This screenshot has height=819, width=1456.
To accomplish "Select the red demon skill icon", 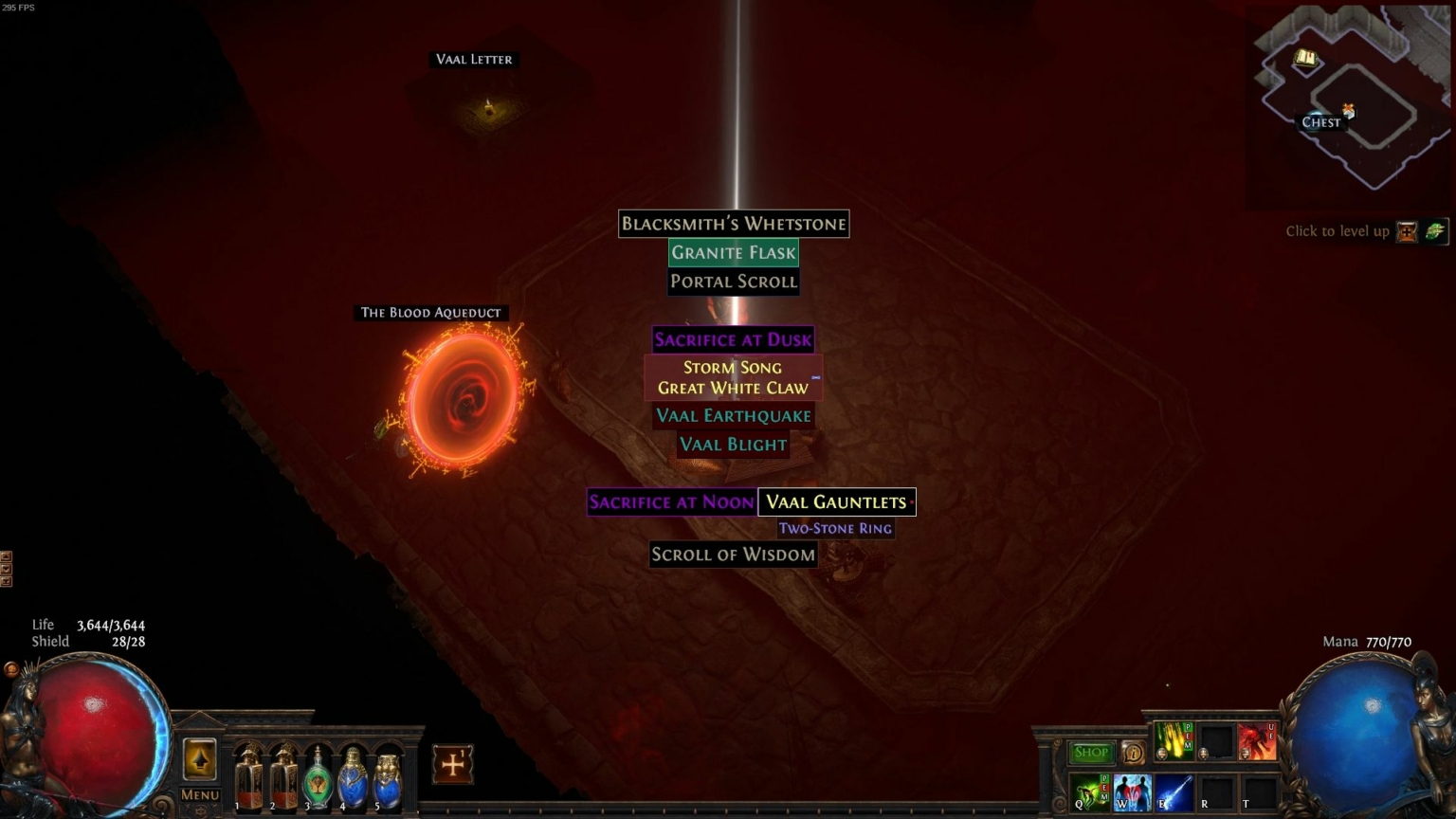I will tap(1257, 740).
